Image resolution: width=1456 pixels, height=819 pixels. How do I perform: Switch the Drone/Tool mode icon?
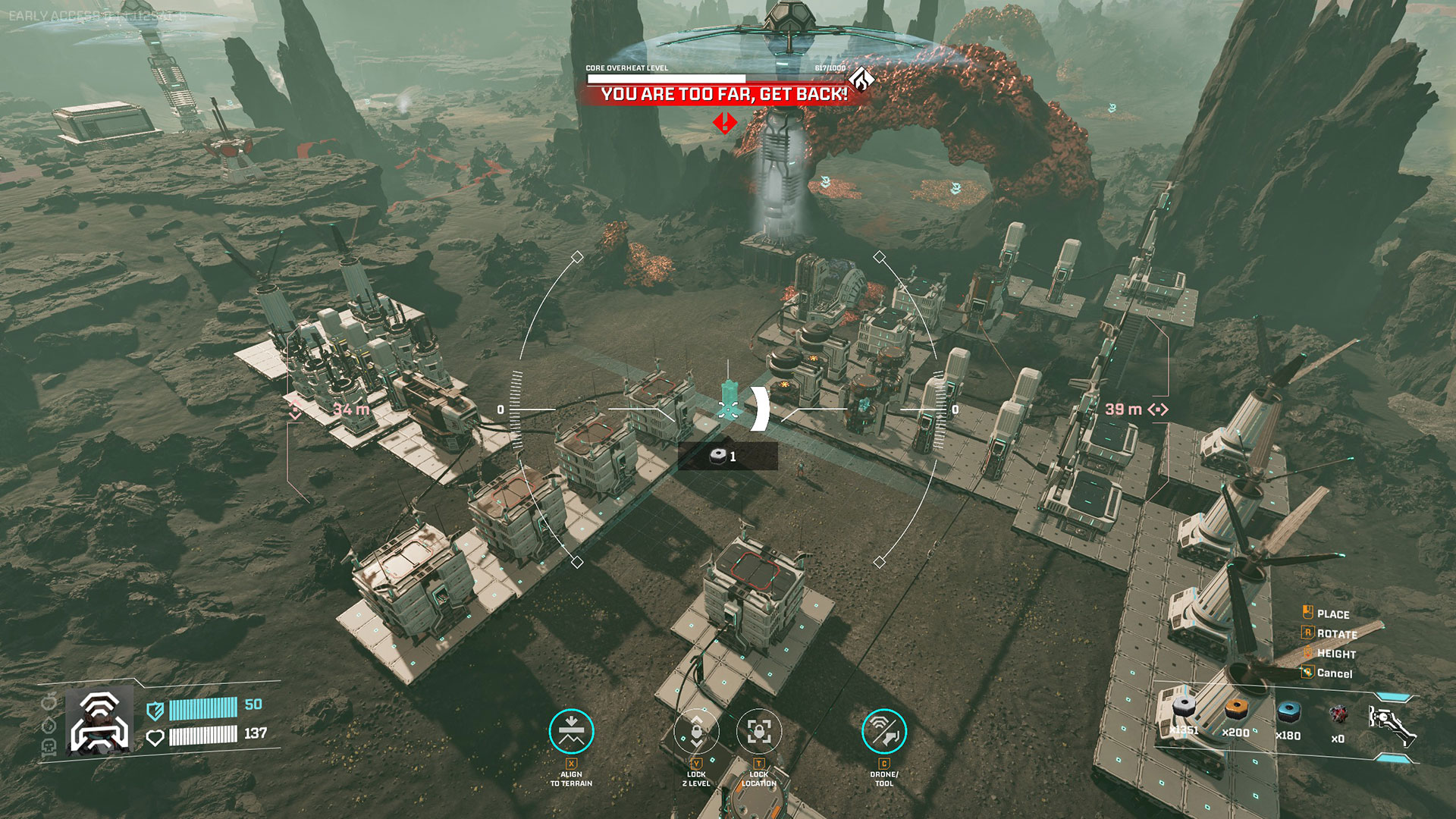pyautogui.click(x=883, y=732)
